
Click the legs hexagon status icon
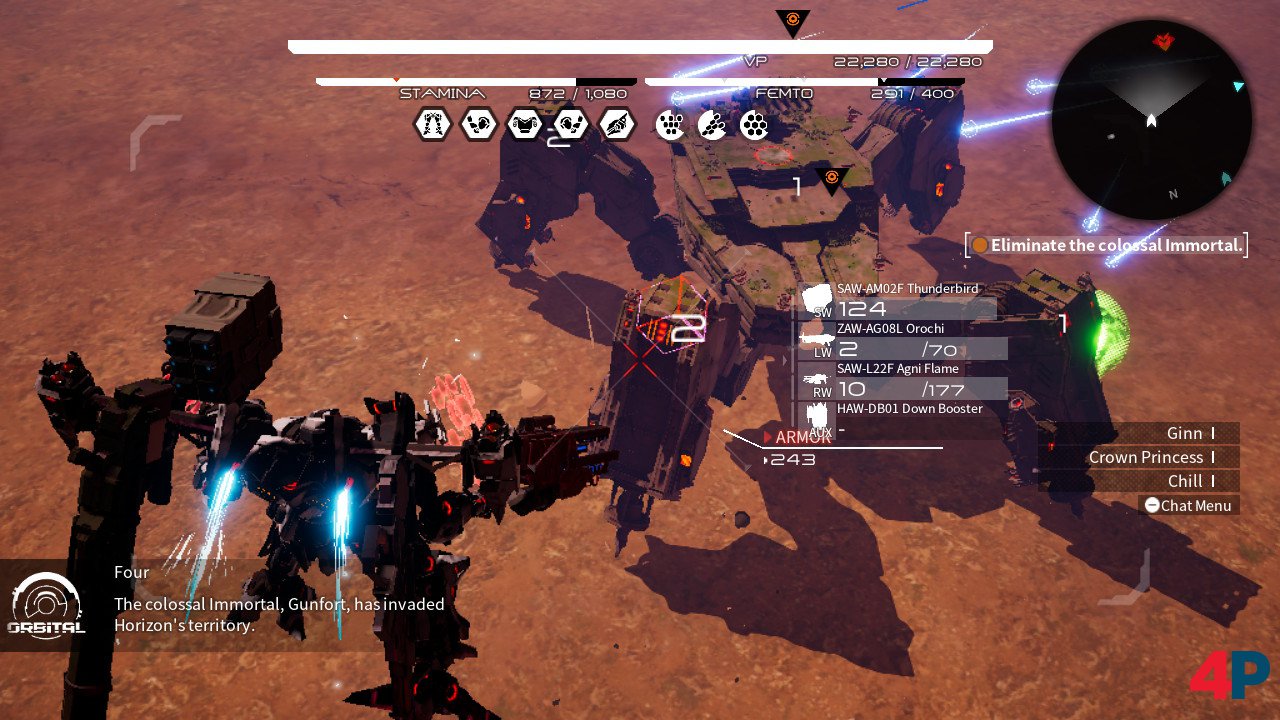pos(433,125)
